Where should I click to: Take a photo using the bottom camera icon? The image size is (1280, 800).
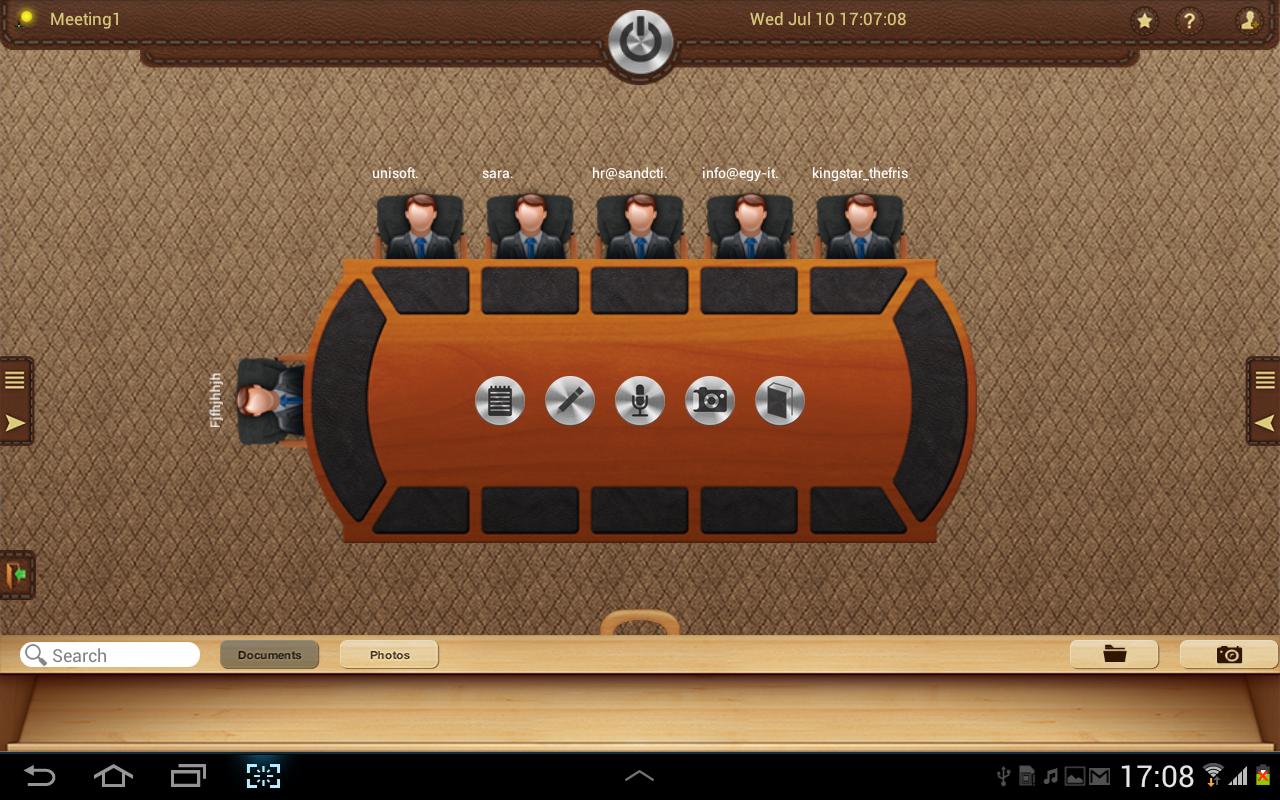[1229, 654]
